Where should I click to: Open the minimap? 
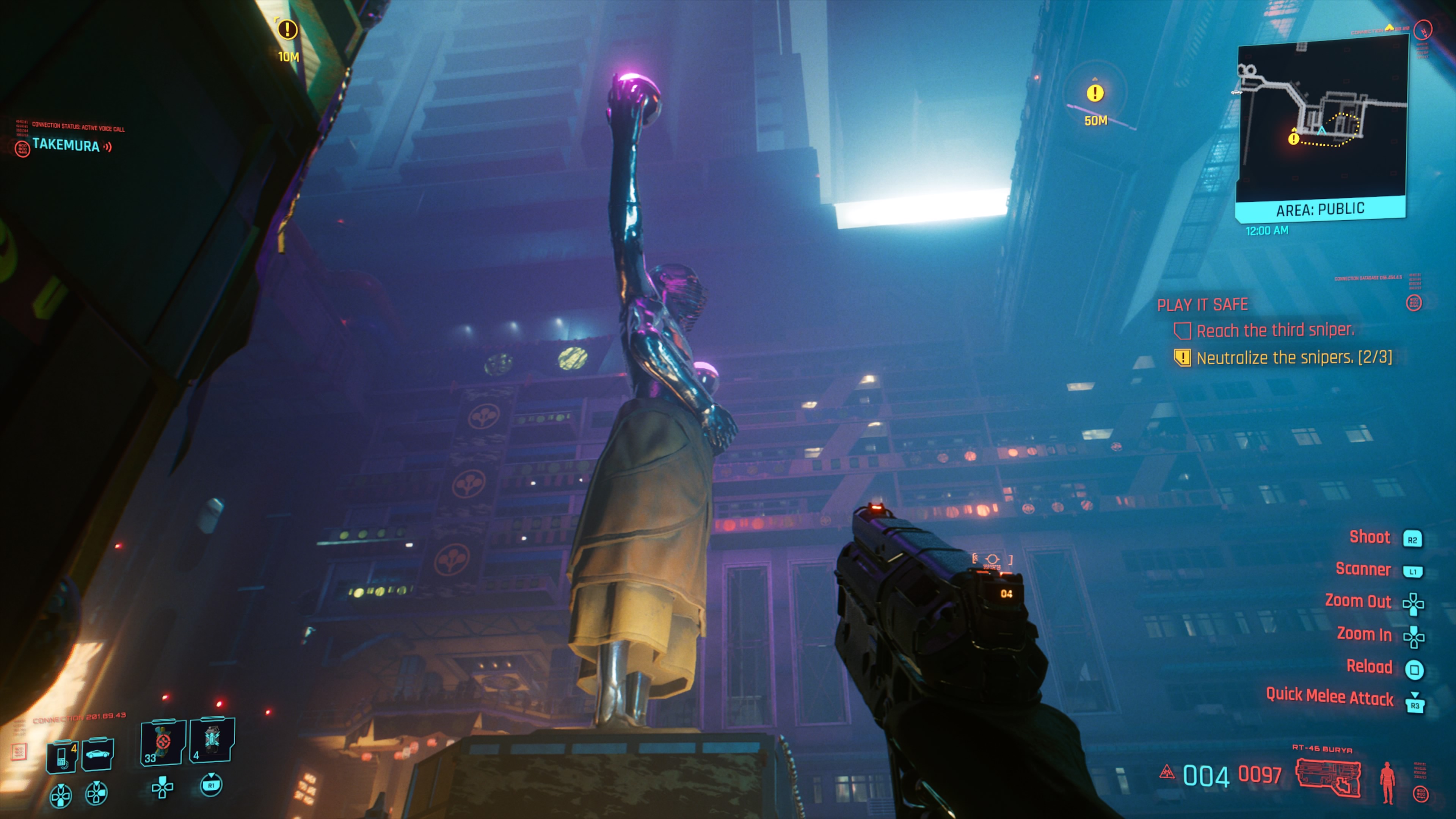click(1321, 119)
